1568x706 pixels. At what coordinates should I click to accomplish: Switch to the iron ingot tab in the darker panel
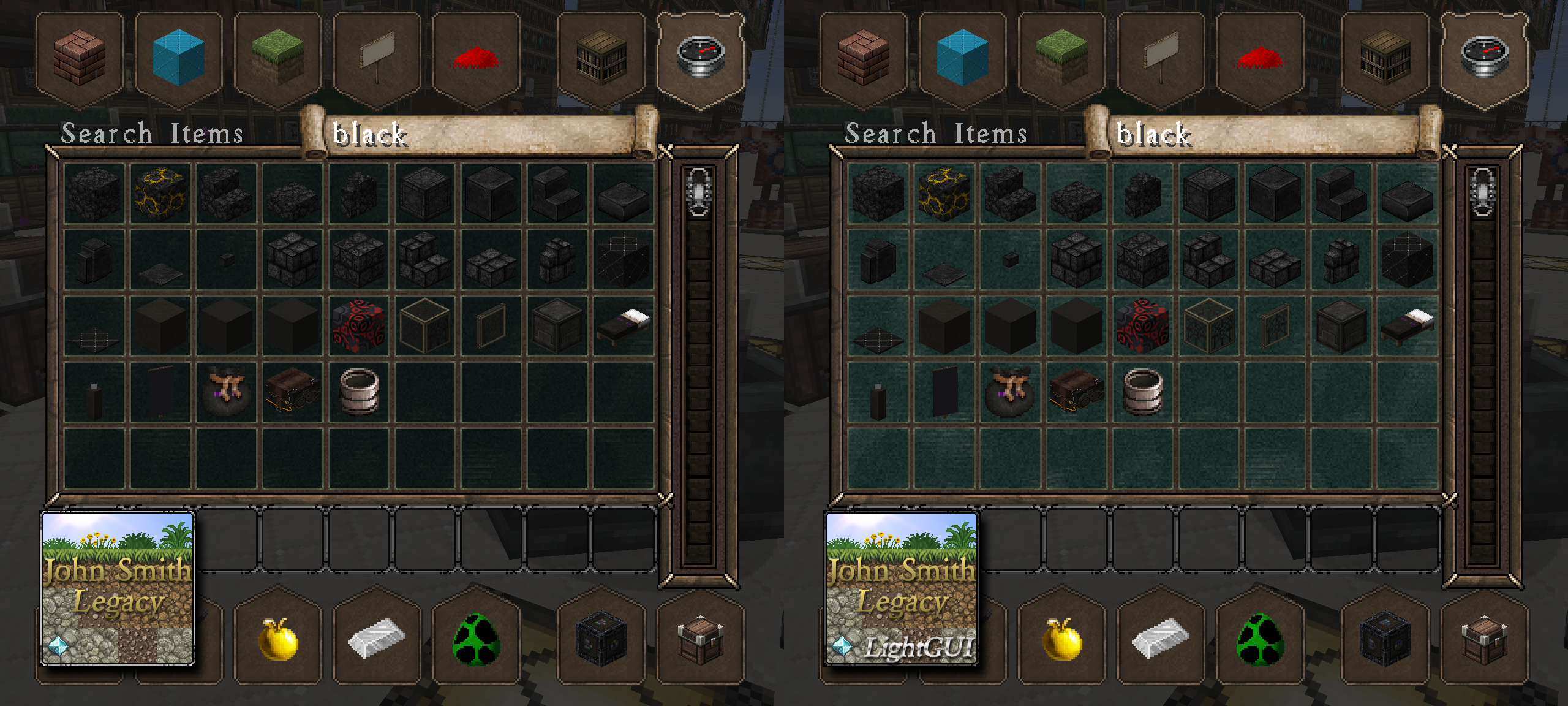point(377,639)
